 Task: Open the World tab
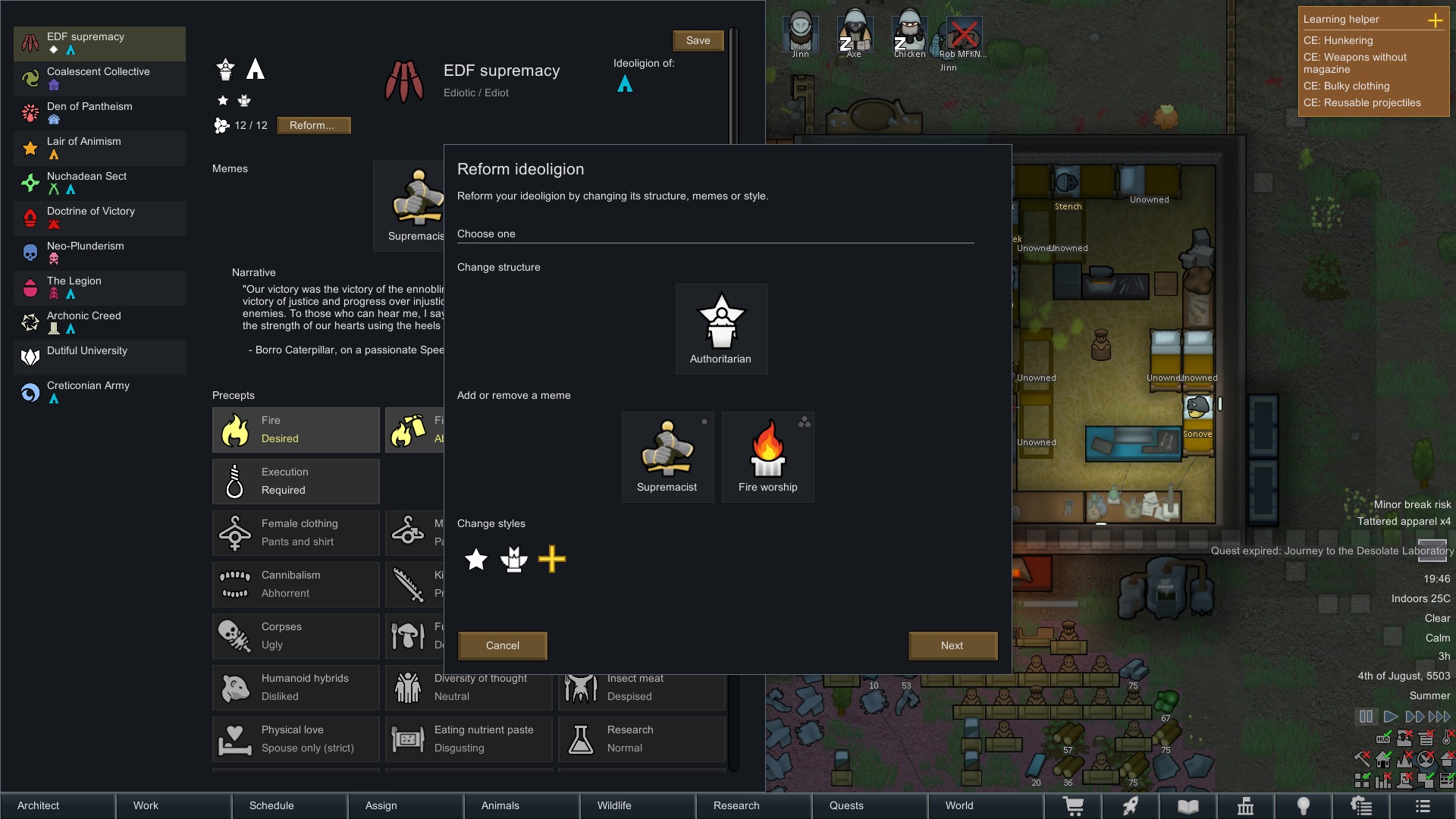coord(959,805)
